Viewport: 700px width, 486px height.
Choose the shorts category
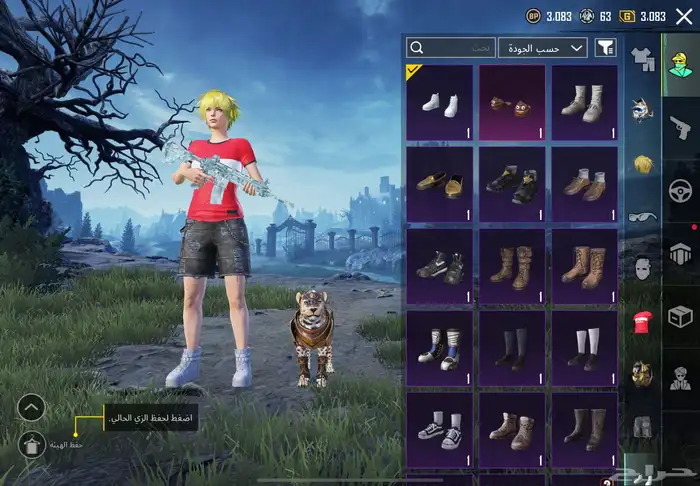tap(641, 428)
